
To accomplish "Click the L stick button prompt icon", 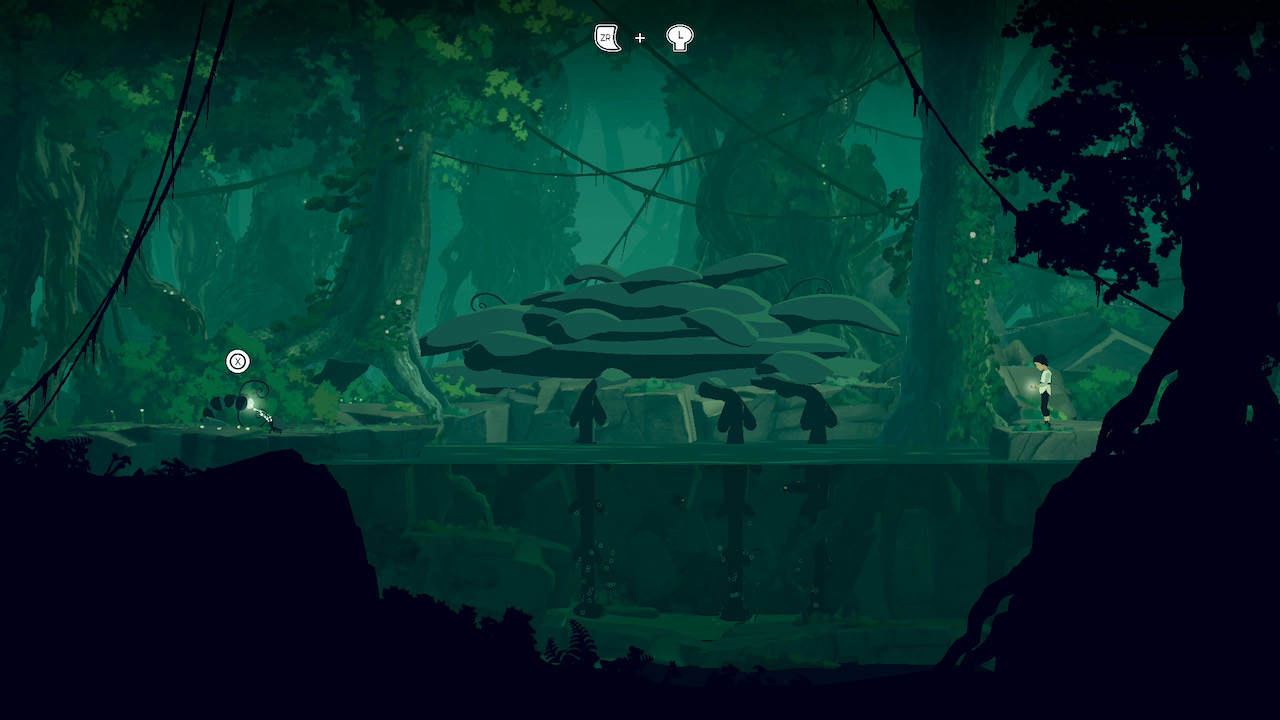I will tap(679, 38).
